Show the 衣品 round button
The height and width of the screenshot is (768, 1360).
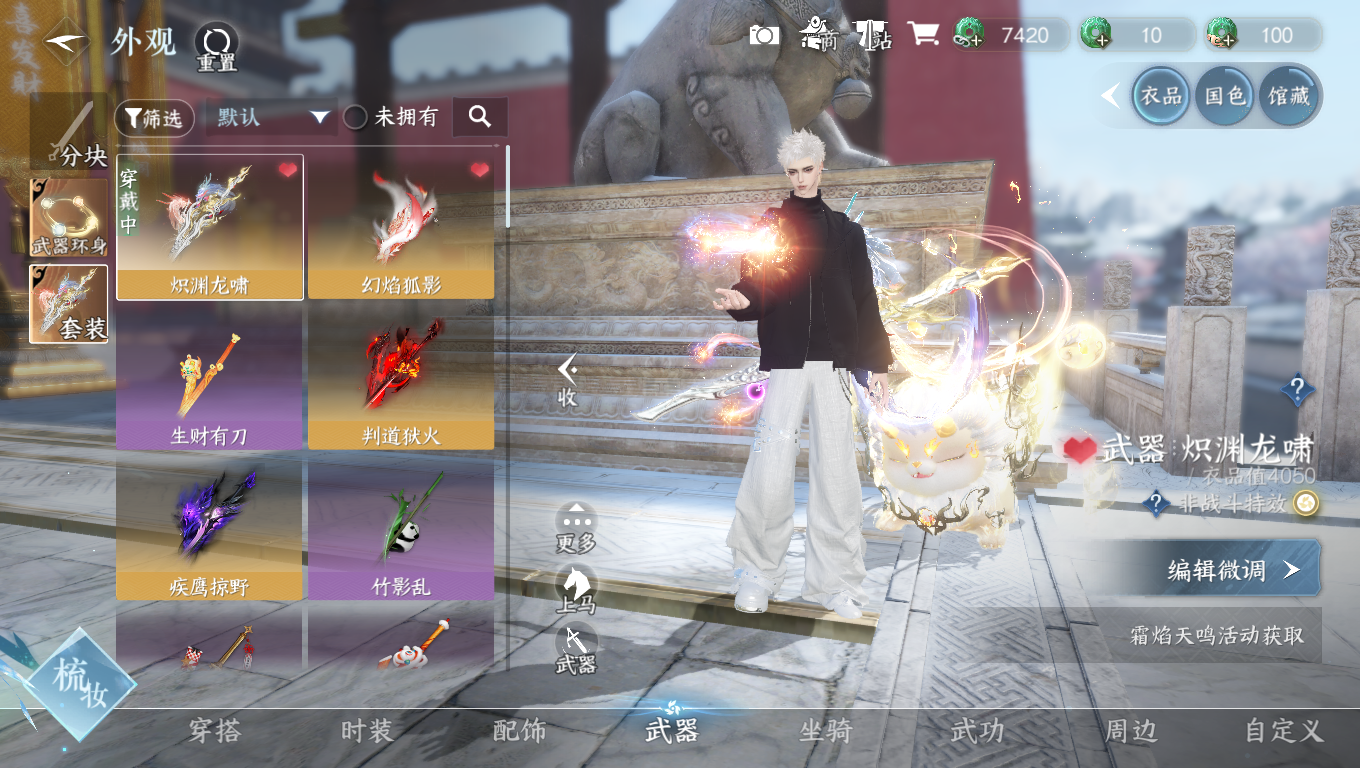pyautogui.click(x=1162, y=96)
